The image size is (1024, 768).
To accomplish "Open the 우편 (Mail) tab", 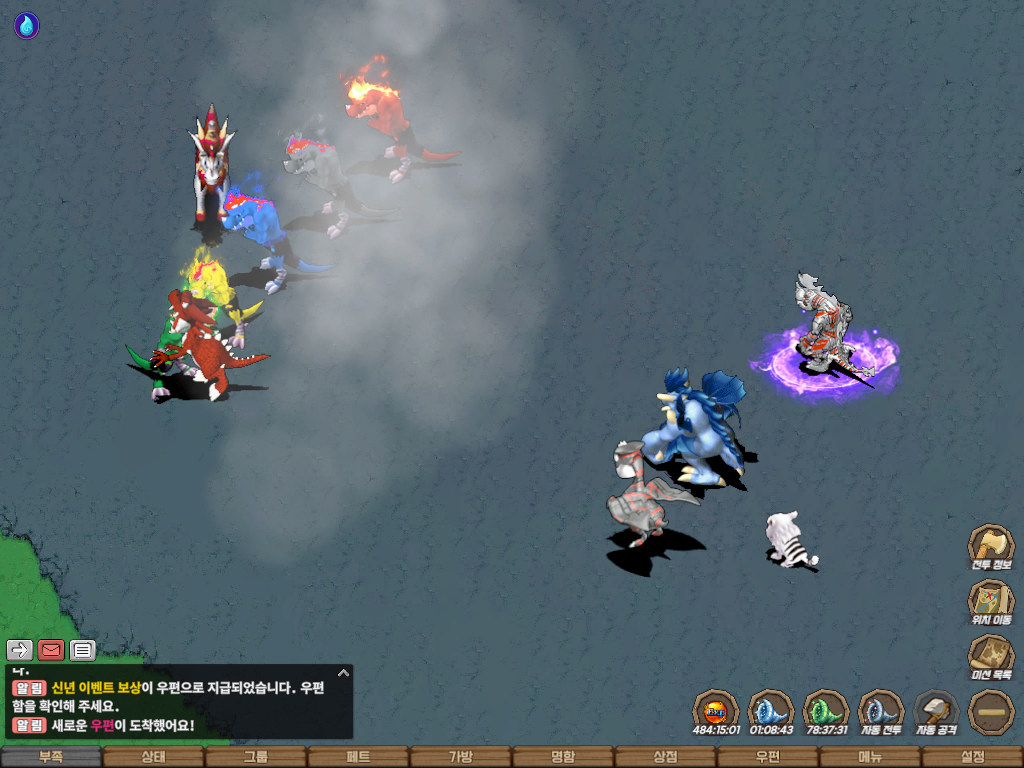I will pos(767,757).
